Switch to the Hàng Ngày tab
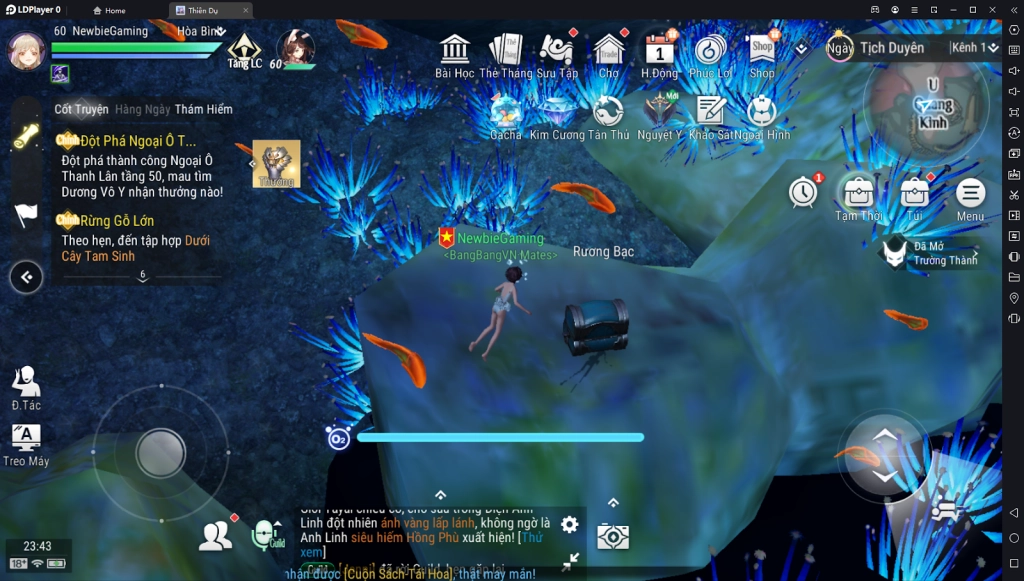1024x581 pixels. [142, 109]
